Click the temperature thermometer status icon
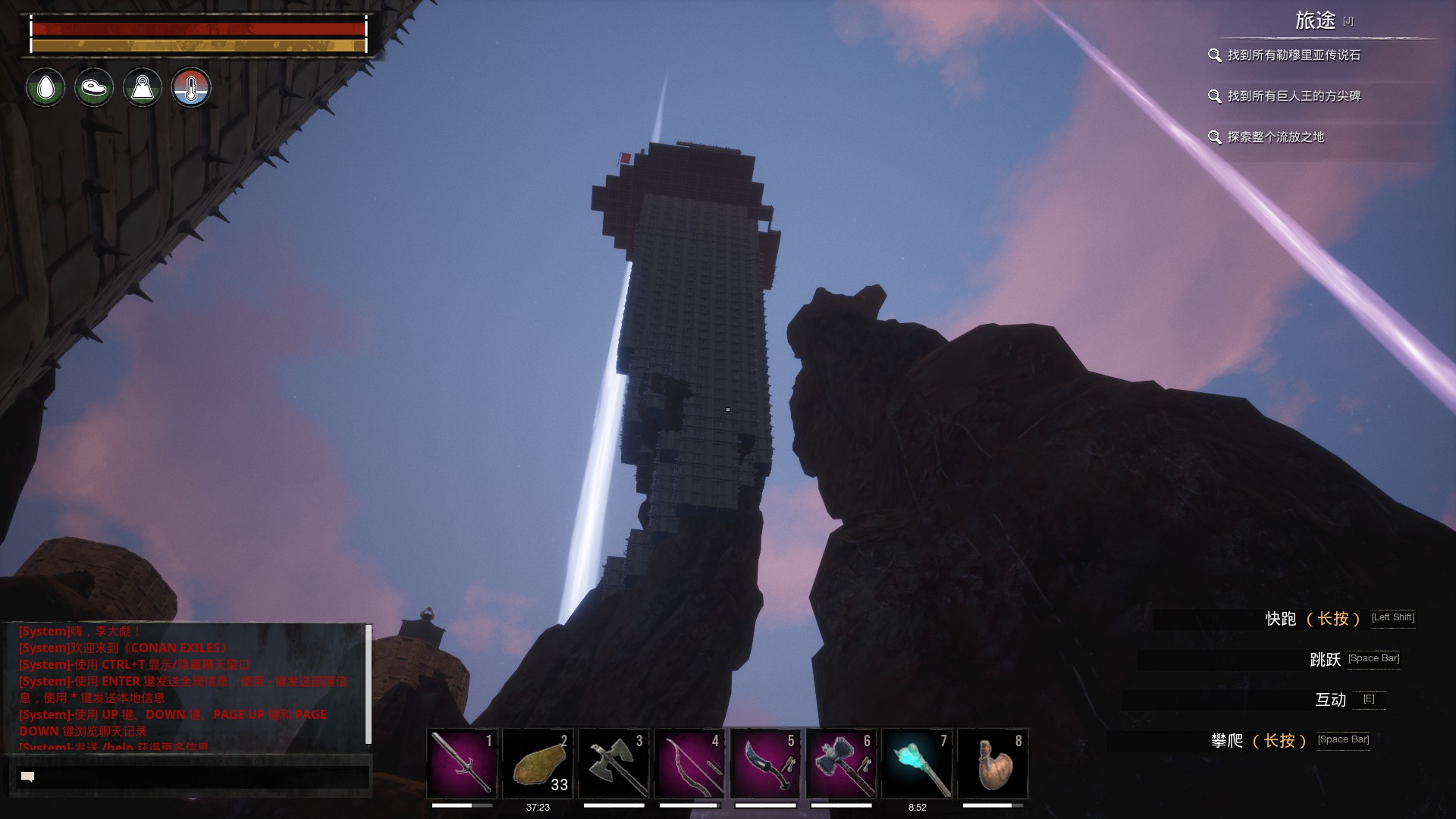Screen dimensions: 1456x819 click(x=191, y=88)
